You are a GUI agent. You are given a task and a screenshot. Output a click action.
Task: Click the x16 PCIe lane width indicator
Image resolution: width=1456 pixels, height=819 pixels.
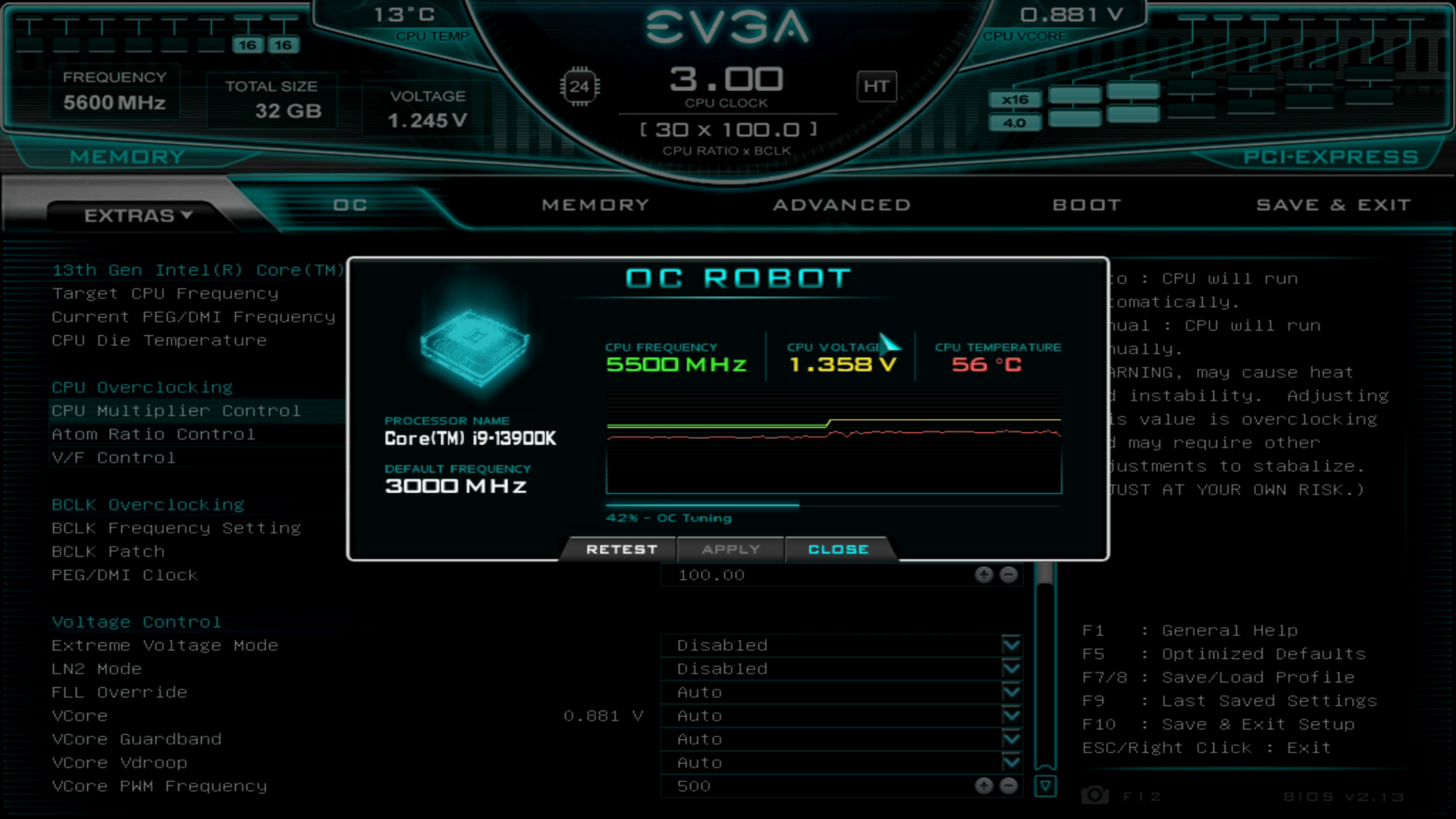pos(1015,99)
